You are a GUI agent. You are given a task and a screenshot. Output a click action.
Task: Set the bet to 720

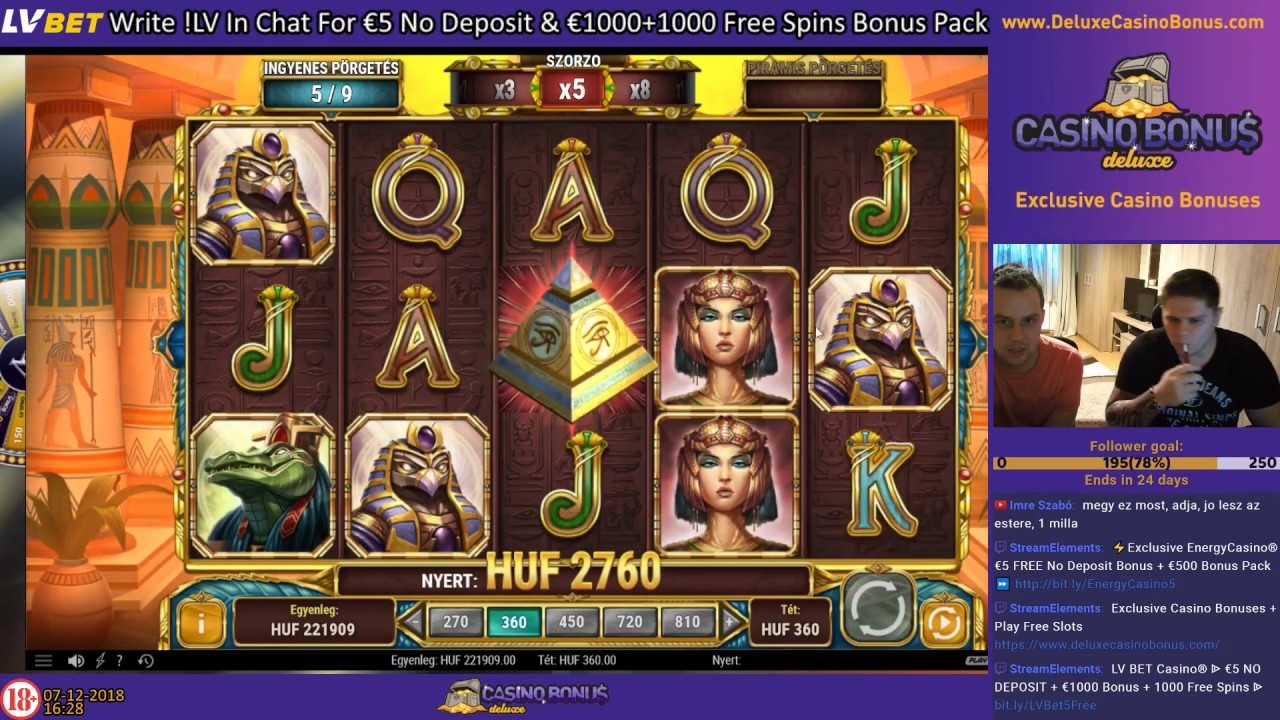pos(630,622)
